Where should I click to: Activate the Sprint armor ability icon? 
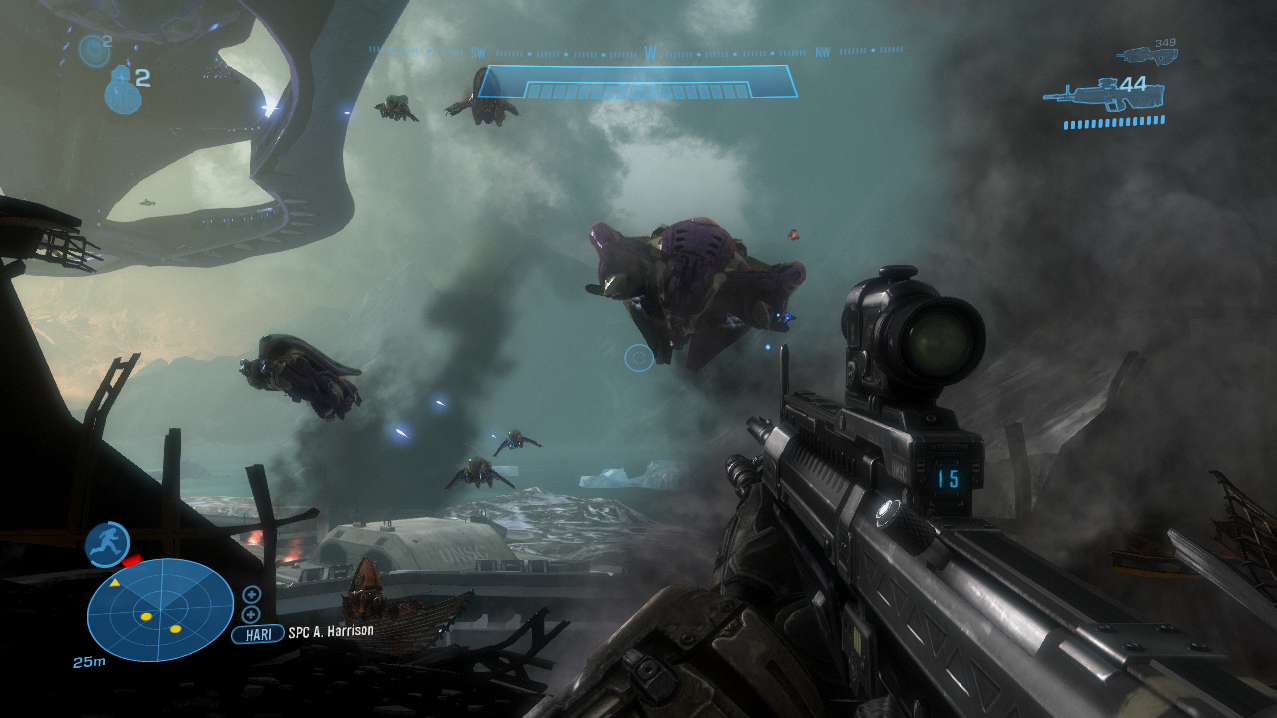click(x=106, y=544)
